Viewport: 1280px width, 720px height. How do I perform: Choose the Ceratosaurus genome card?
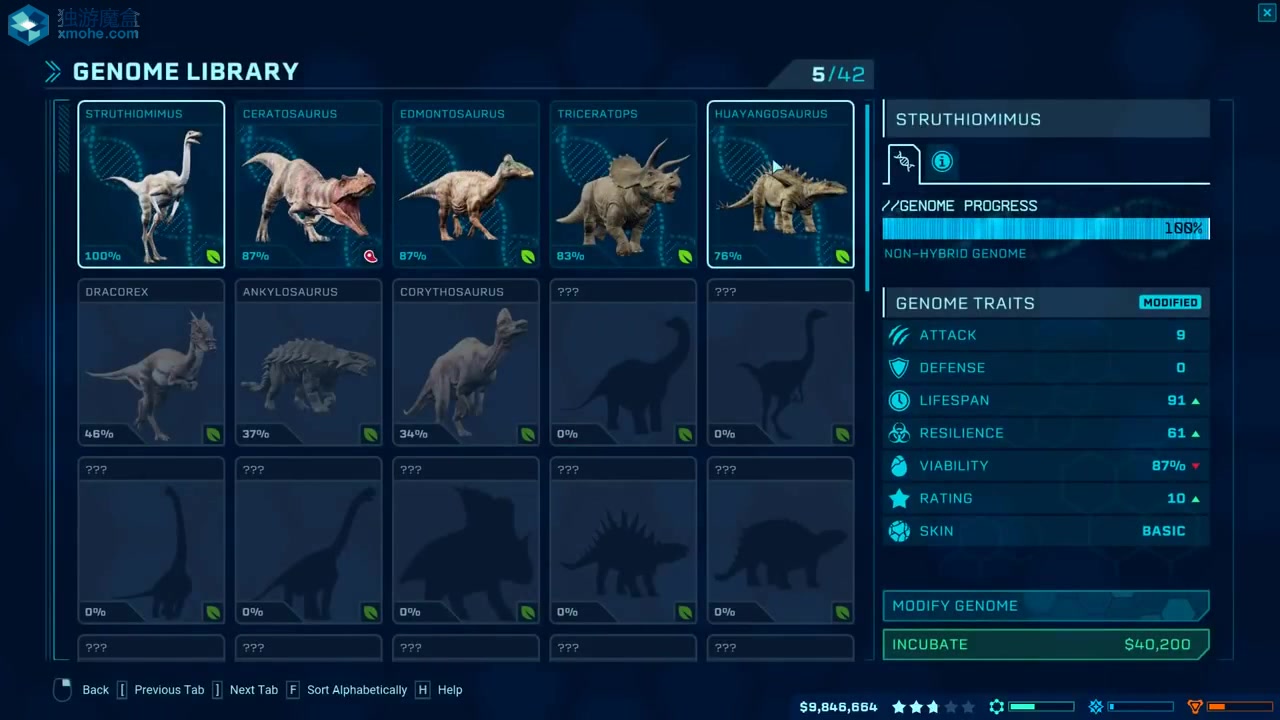click(308, 185)
